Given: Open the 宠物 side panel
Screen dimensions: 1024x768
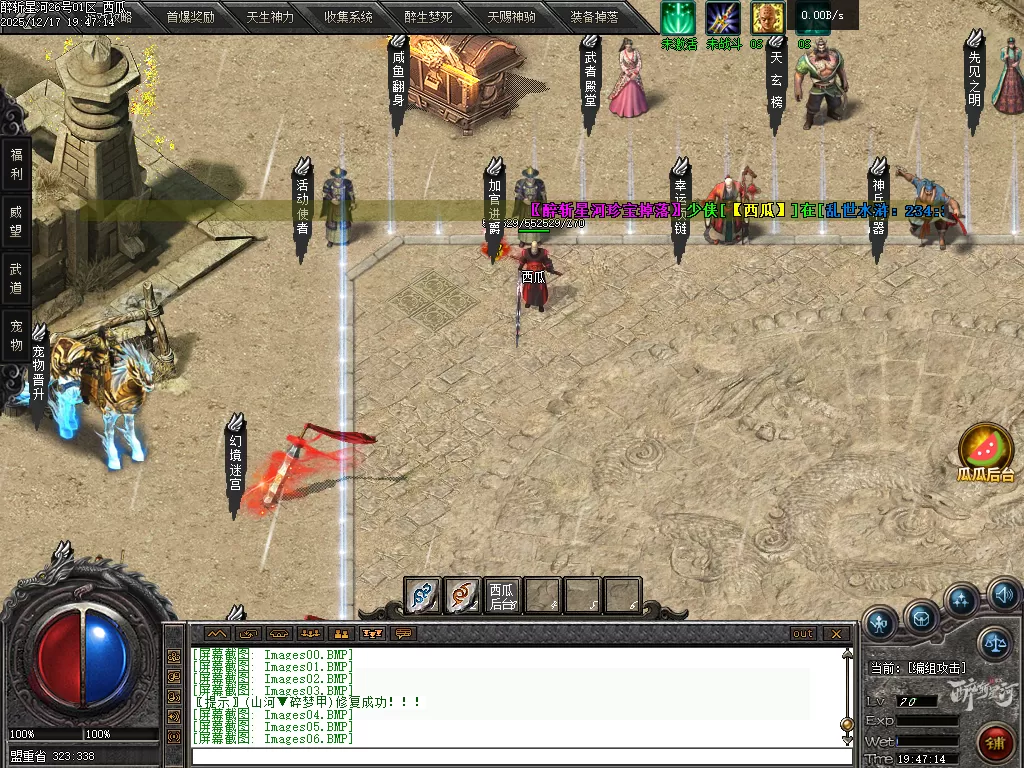Looking at the screenshot, I should tap(16, 335).
